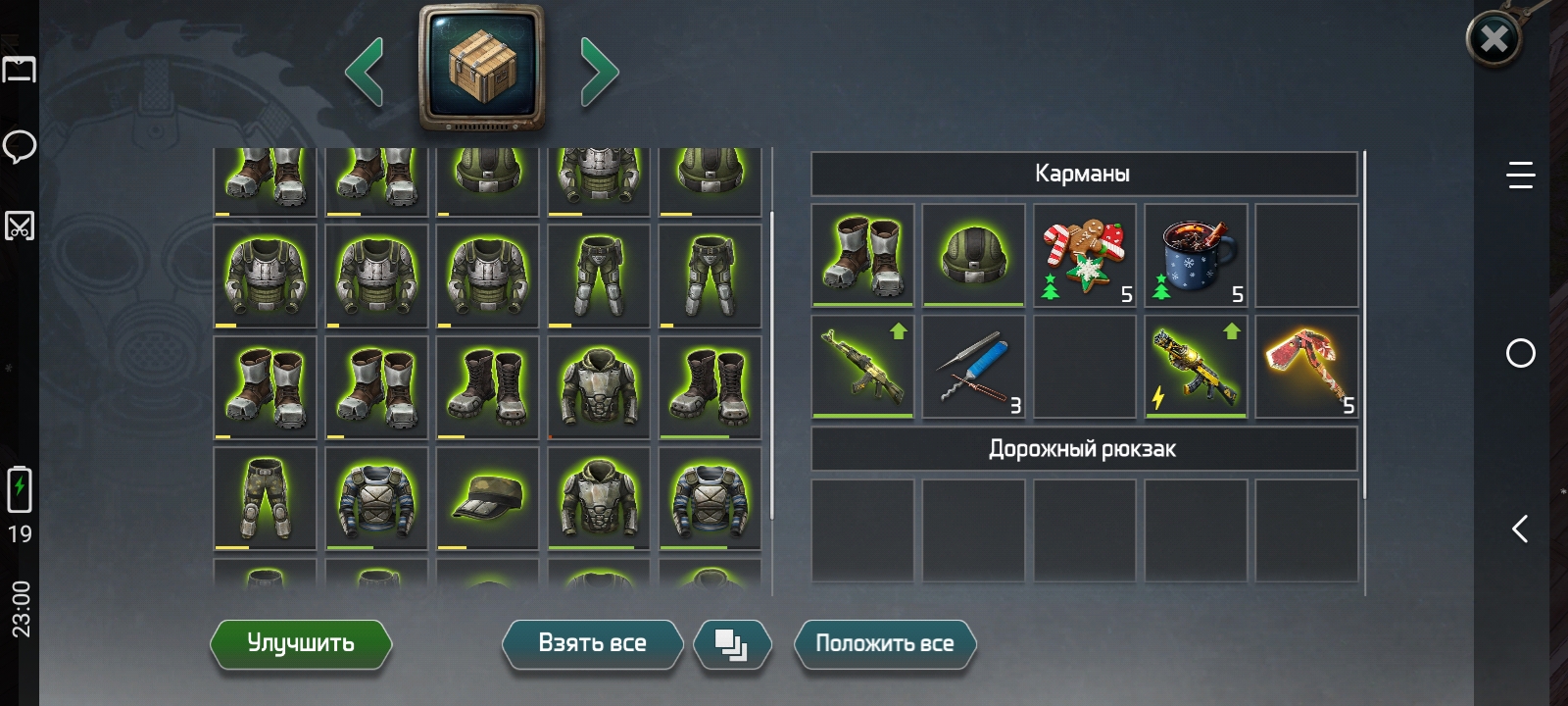1568x706 pixels.
Task: Select the Christmas cookies stack
Action: click(x=1085, y=256)
